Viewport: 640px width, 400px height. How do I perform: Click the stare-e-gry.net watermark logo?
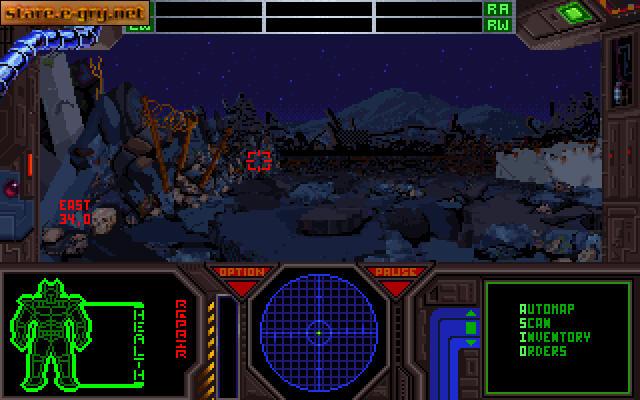point(75,13)
